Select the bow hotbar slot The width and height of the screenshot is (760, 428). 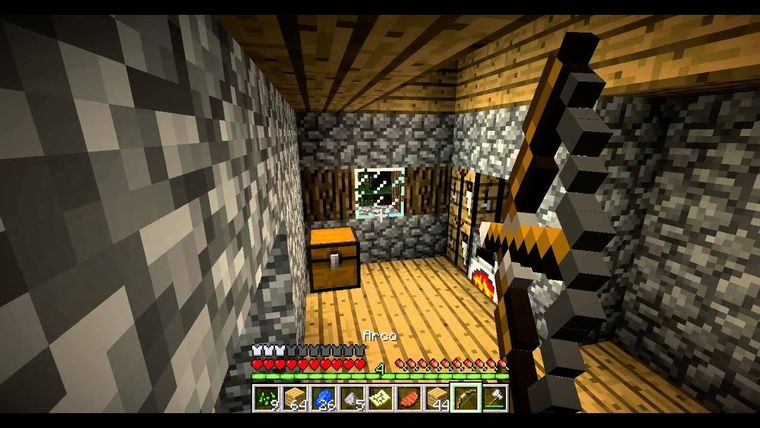(466, 398)
